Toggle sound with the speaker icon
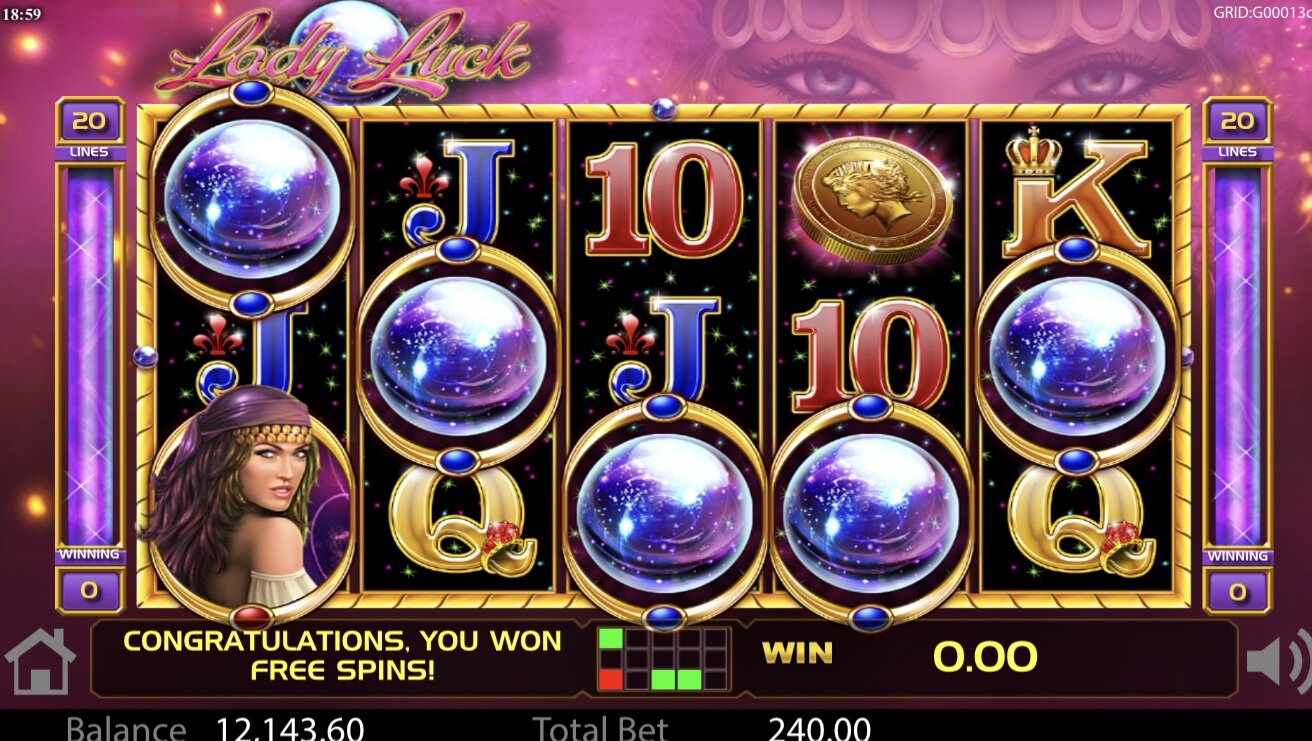1312x741 pixels. [x=1277, y=661]
